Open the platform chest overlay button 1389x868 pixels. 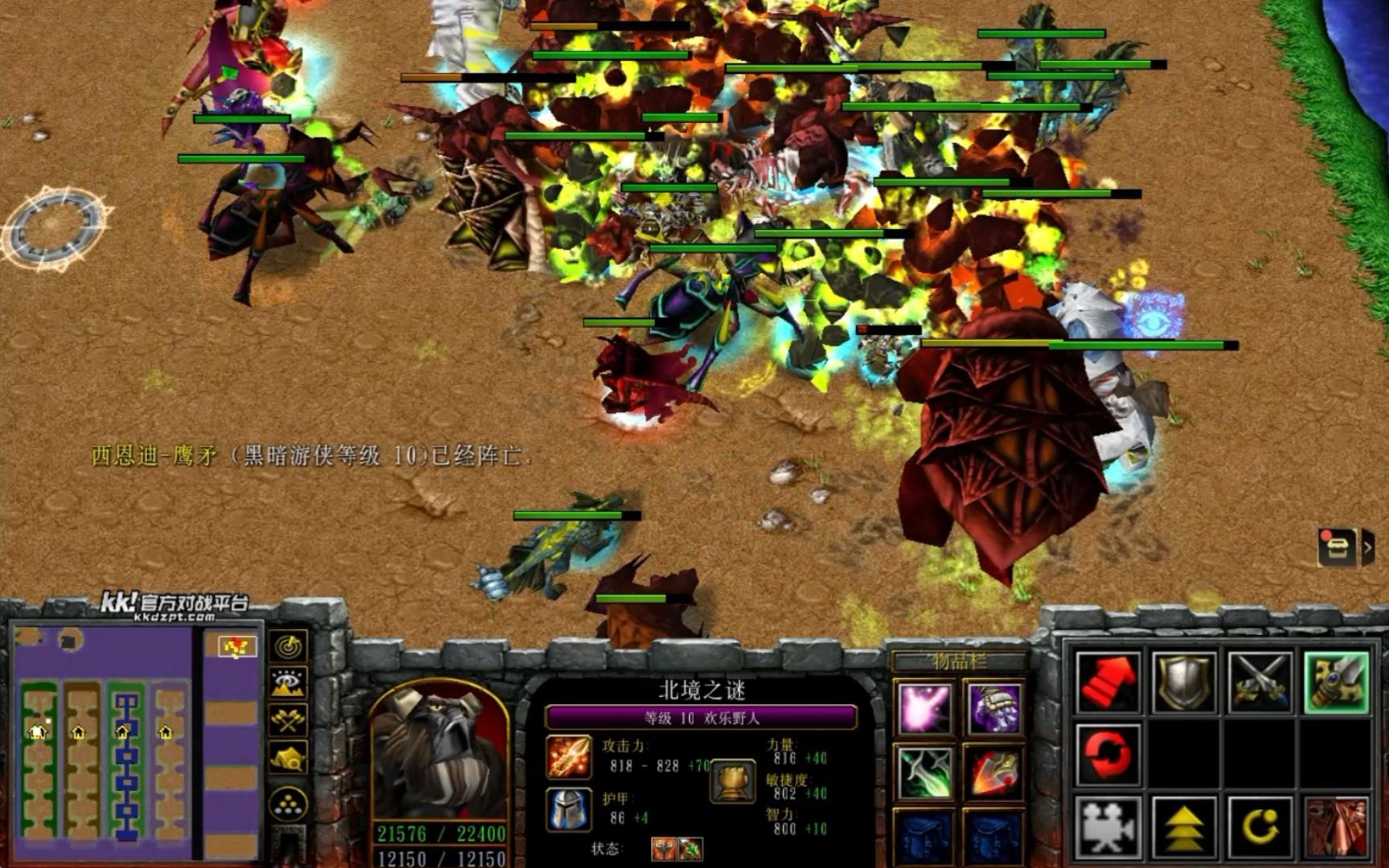[1338, 548]
